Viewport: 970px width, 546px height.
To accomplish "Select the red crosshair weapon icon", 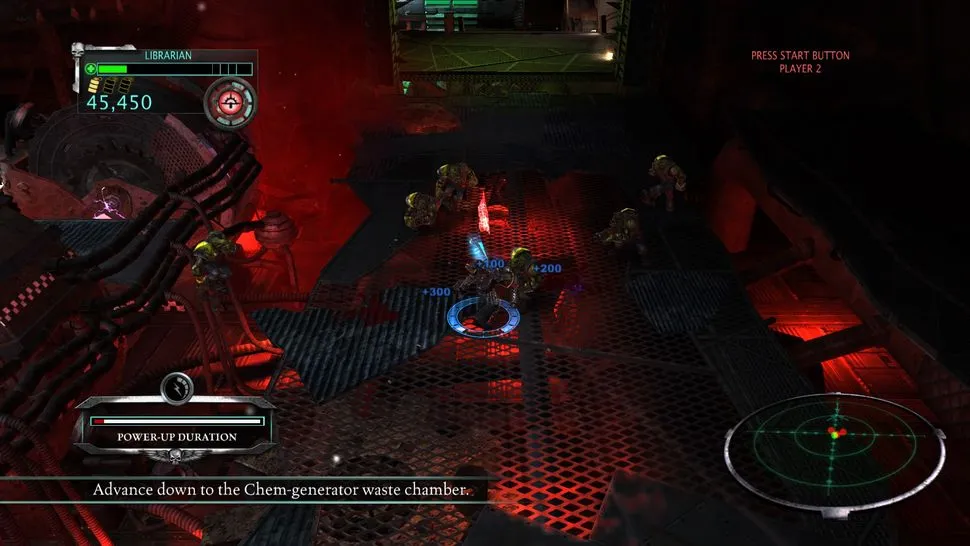I will pyautogui.click(x=230, y=100).
